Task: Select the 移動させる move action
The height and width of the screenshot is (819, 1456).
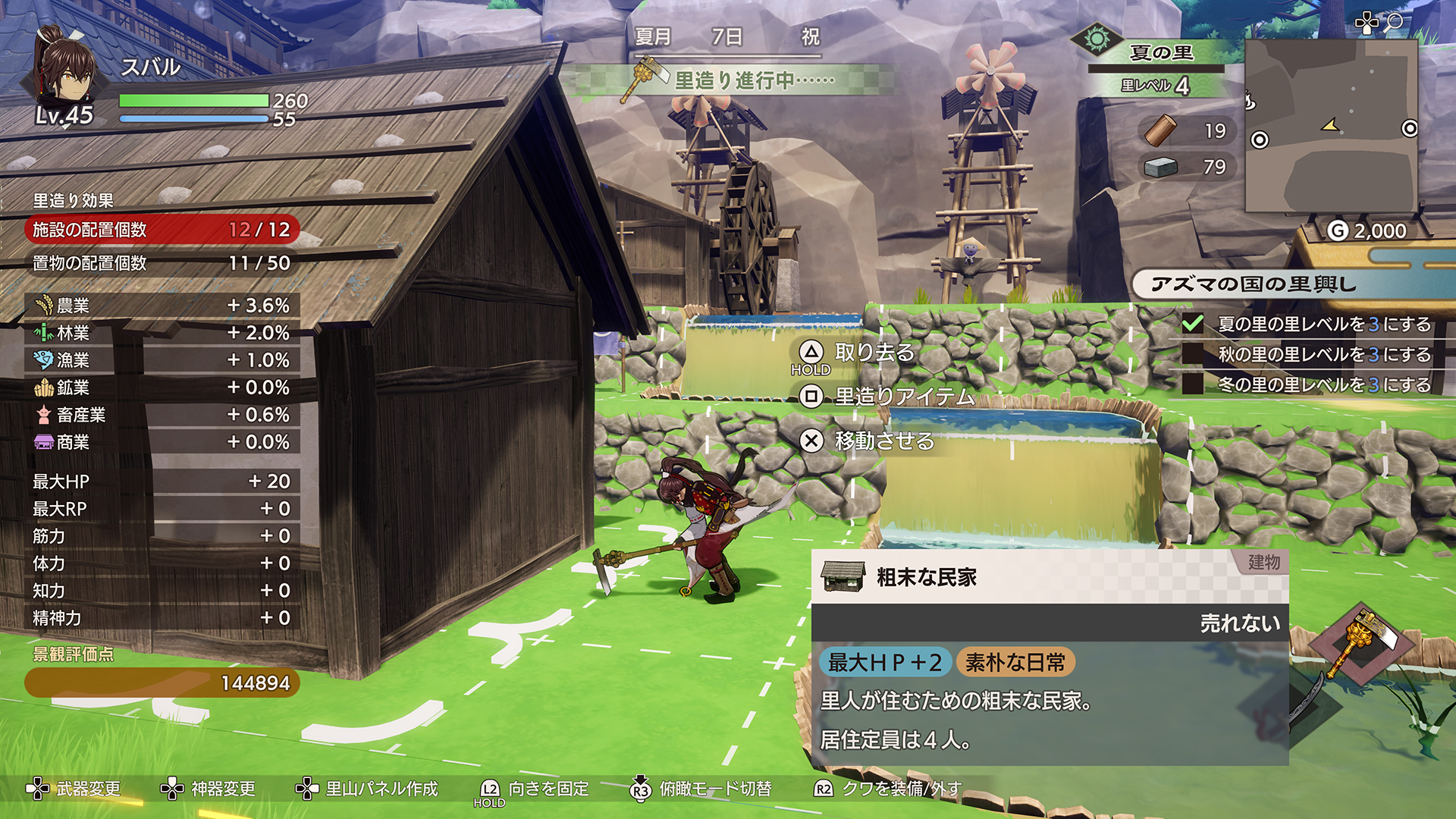Action: click(883, 441)
